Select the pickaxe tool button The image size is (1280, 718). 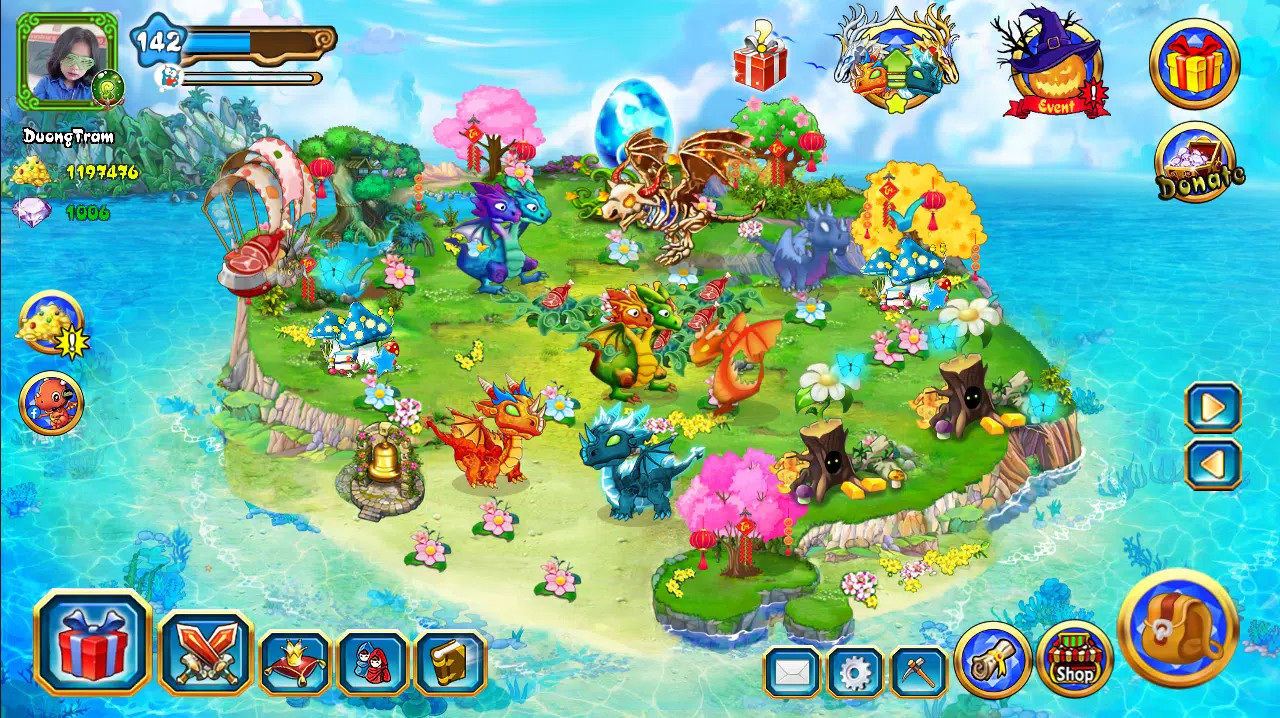pyautogui.click(x=918, y=672)
